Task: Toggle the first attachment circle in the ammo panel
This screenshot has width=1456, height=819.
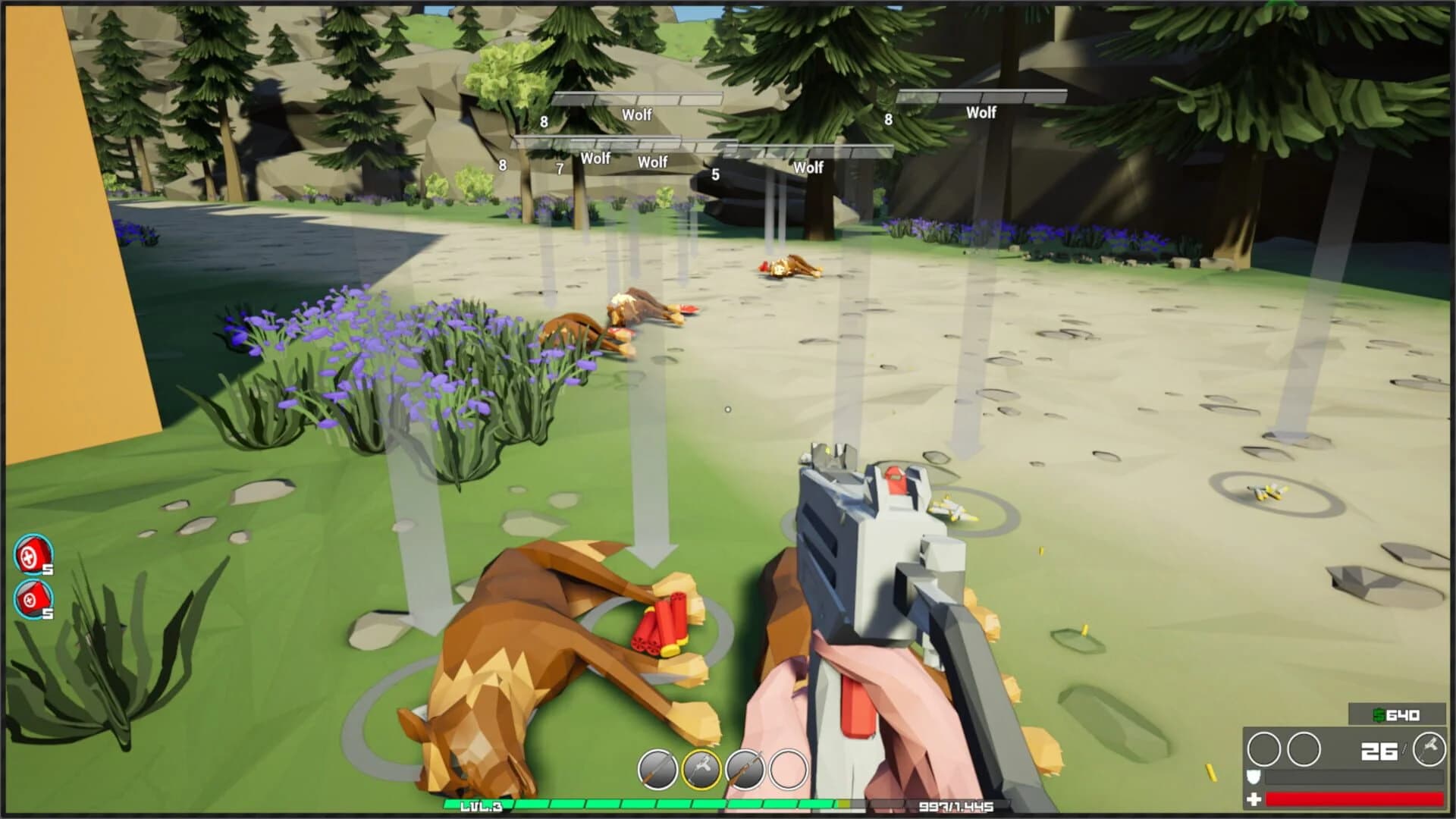Action: click(x=1265, y=751)
